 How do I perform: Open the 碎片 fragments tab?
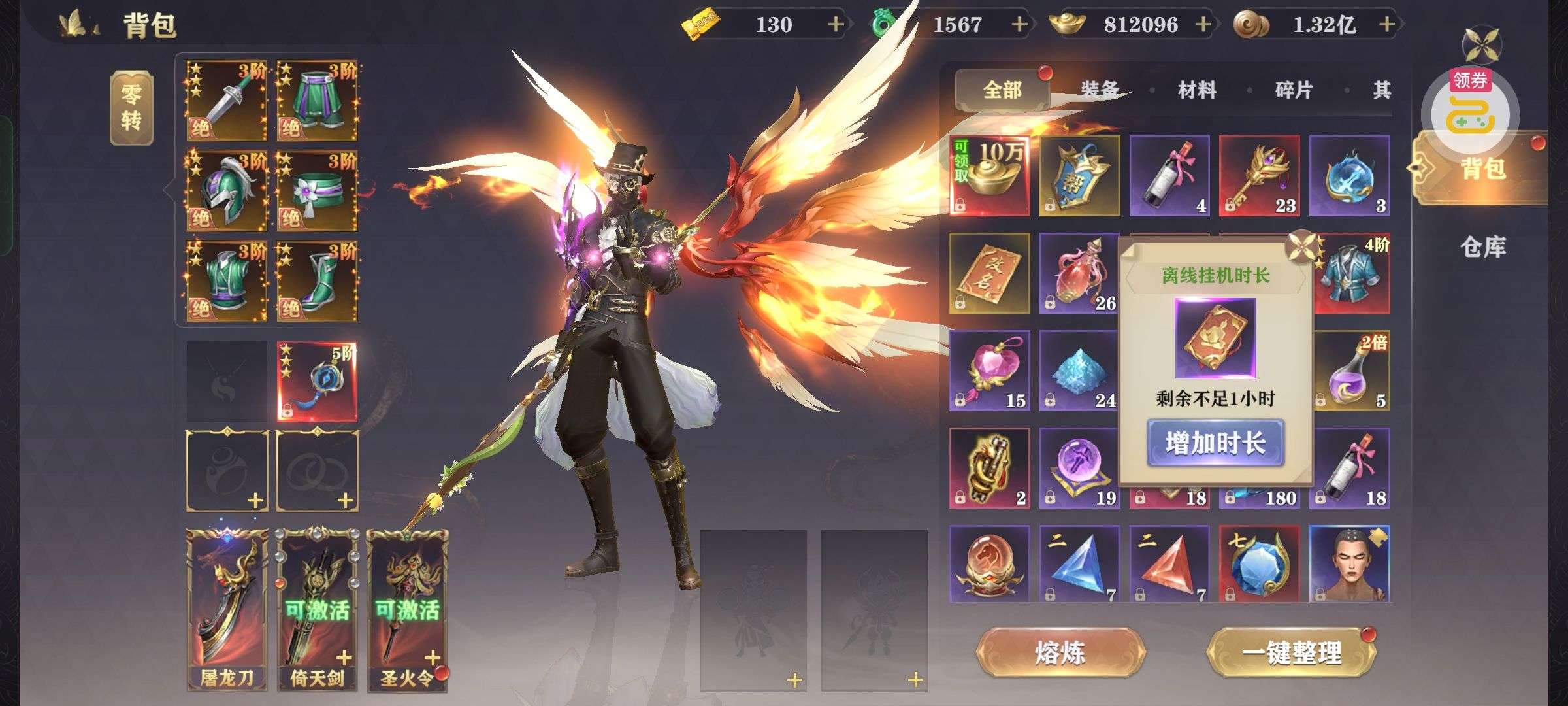(x=1294, y=90)
